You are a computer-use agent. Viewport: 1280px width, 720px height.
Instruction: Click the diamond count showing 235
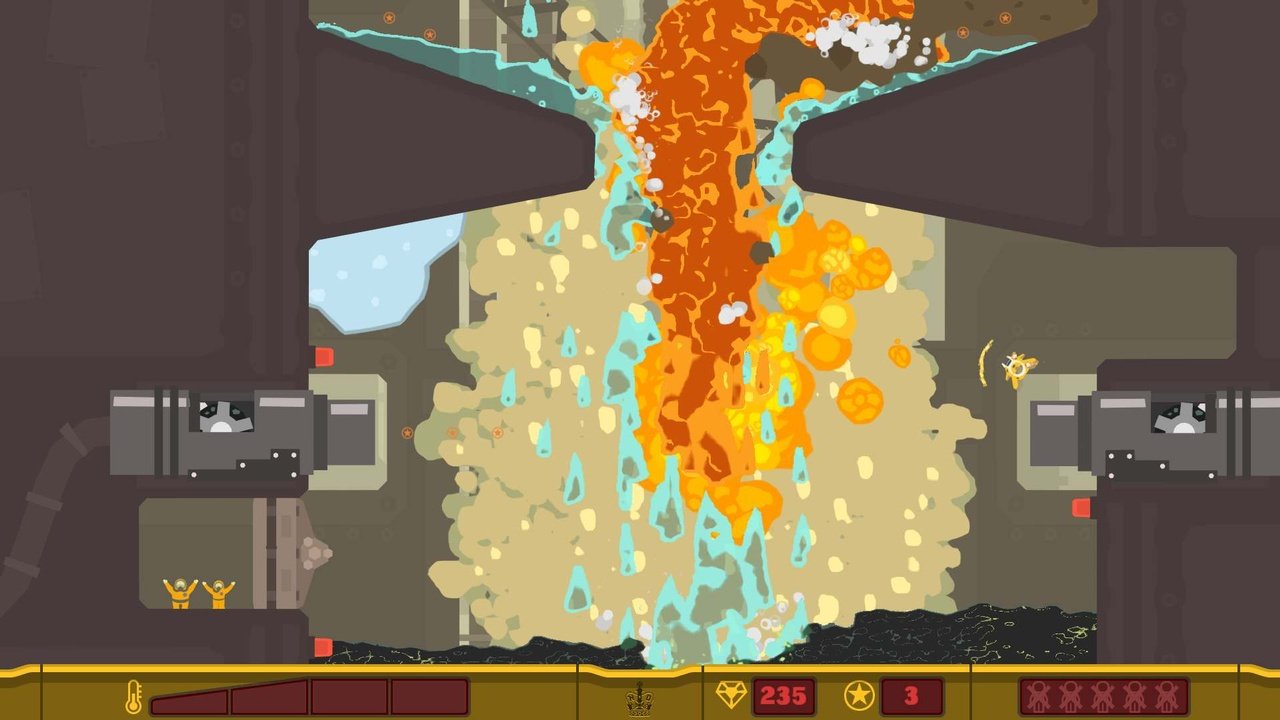(x=784, y=694)
